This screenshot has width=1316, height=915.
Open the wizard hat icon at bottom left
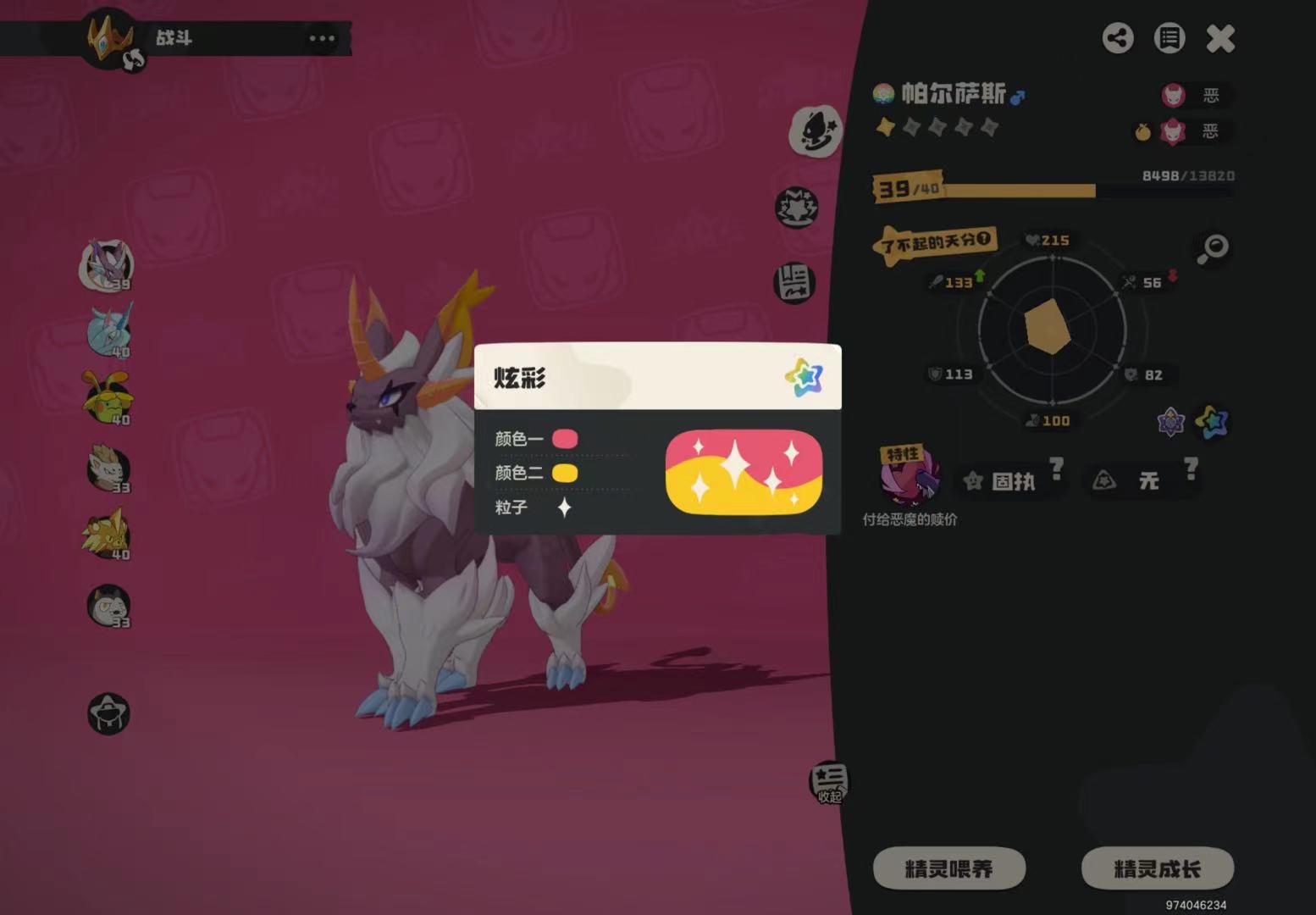(108, 713)
